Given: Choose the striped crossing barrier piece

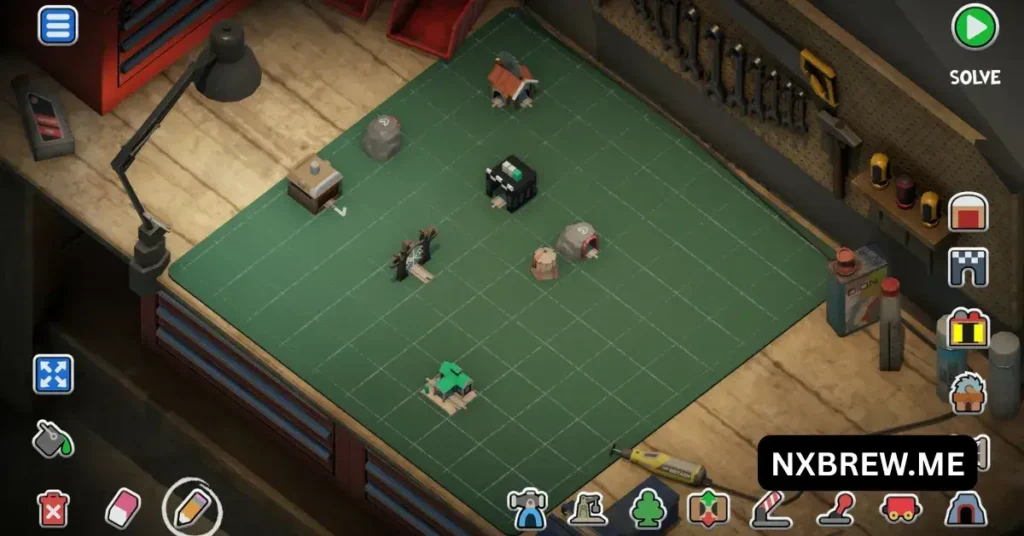Looking at the screenshot, I should (771, 509).
